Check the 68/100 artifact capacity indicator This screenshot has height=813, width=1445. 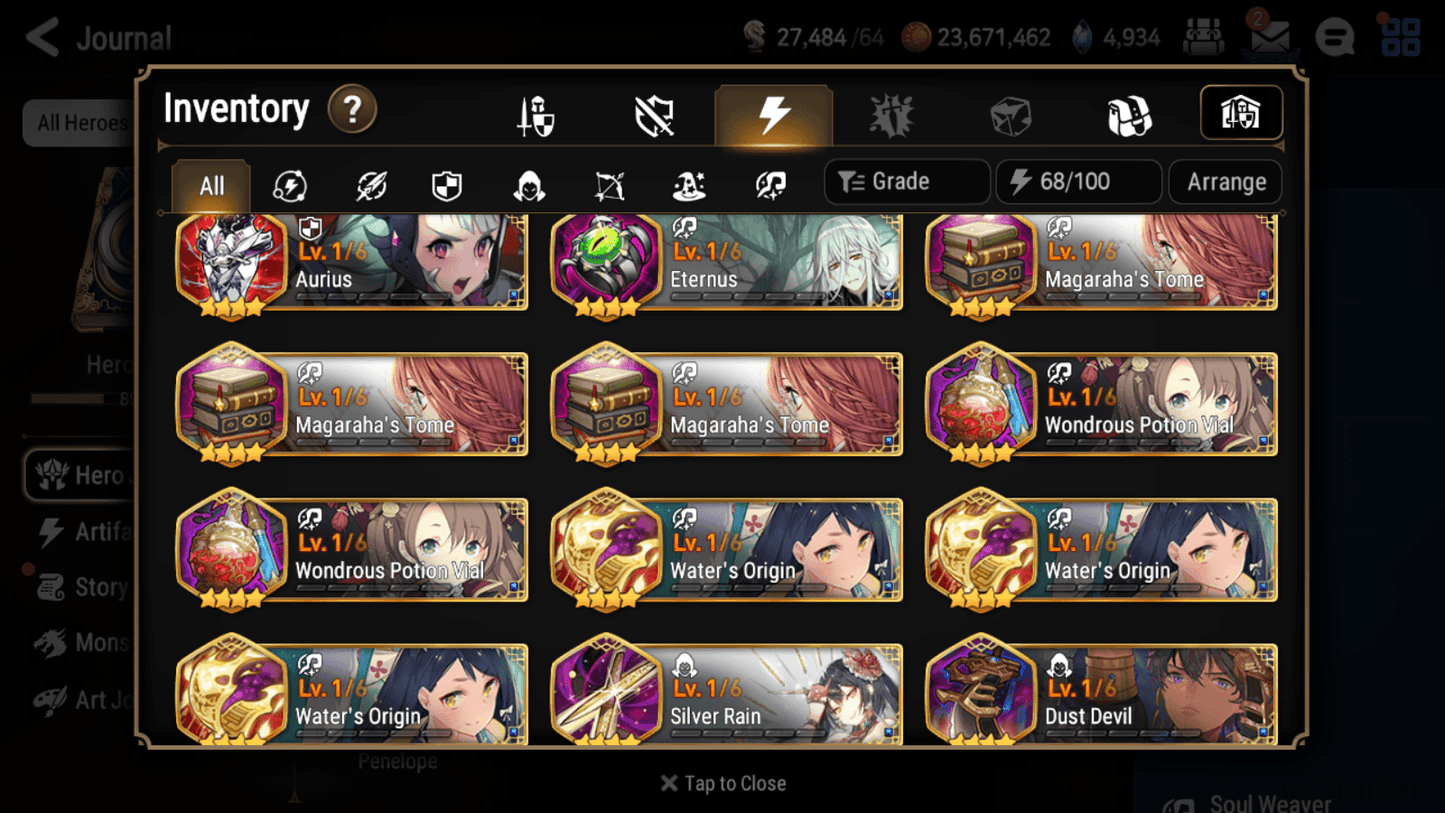point(1078,181)
